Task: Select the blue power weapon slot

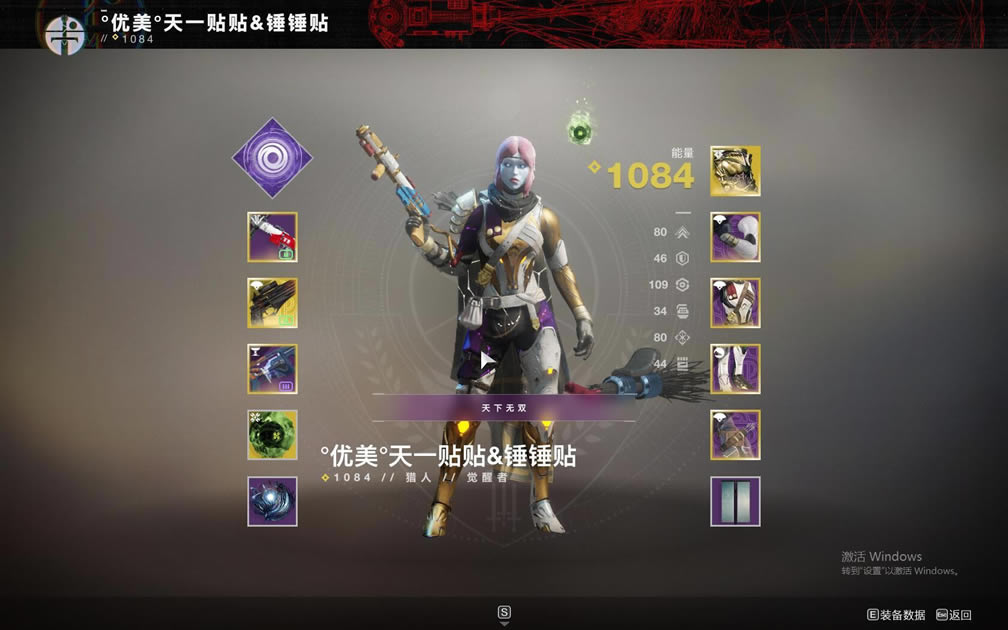Action: 272,369
